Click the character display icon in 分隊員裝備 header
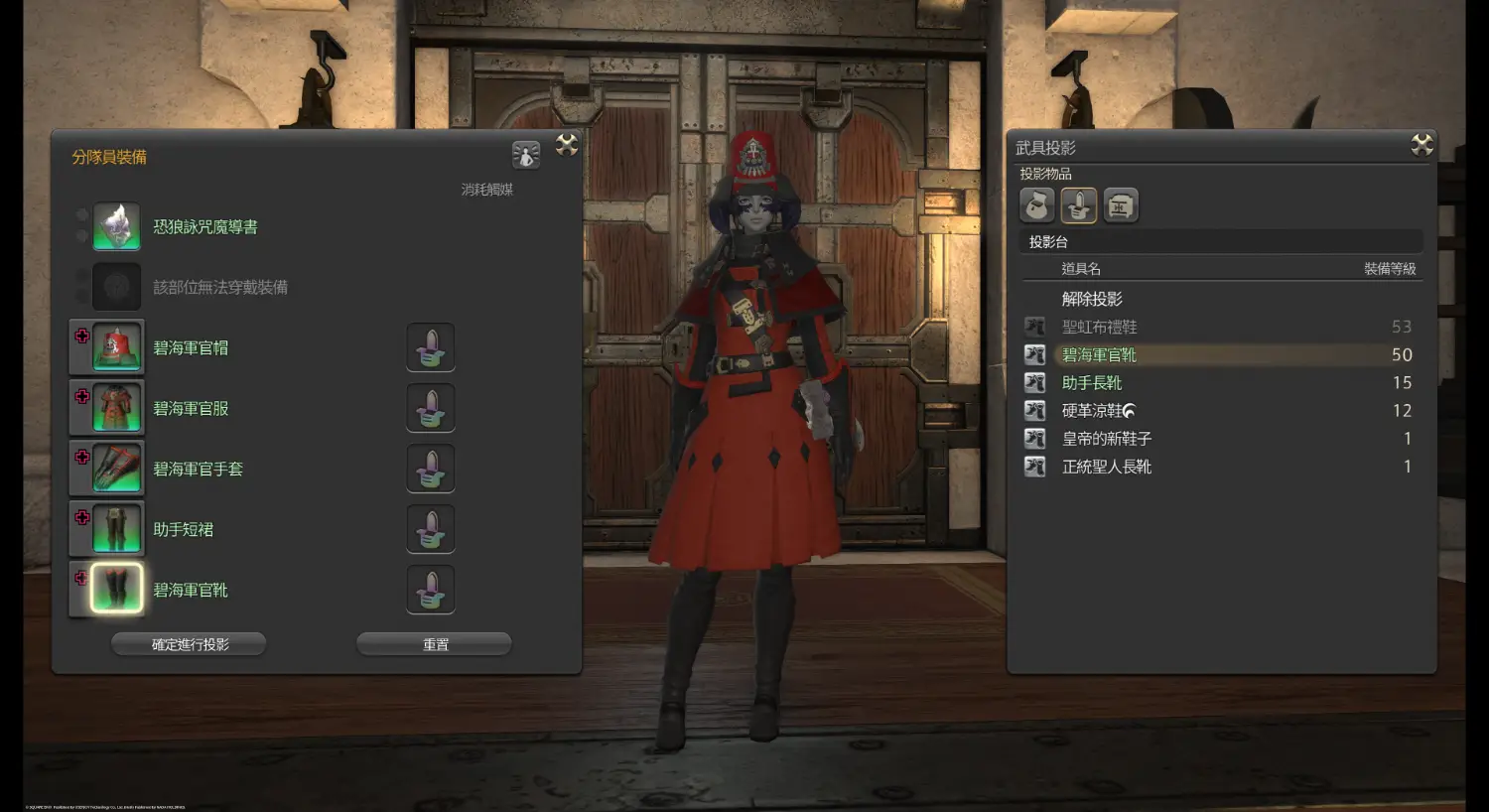 [x=526, y=154]
